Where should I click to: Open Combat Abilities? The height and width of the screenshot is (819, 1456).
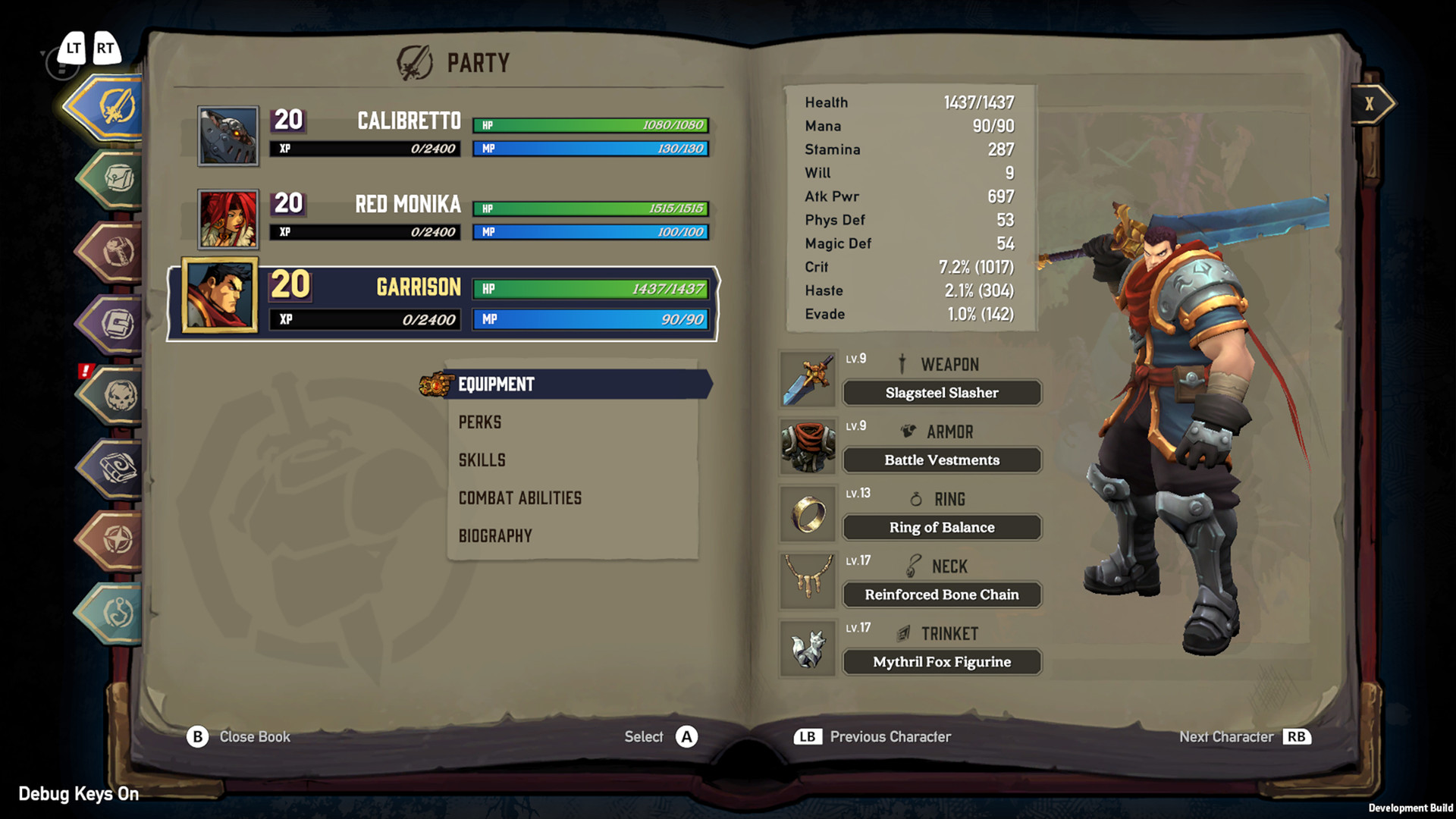520,498
